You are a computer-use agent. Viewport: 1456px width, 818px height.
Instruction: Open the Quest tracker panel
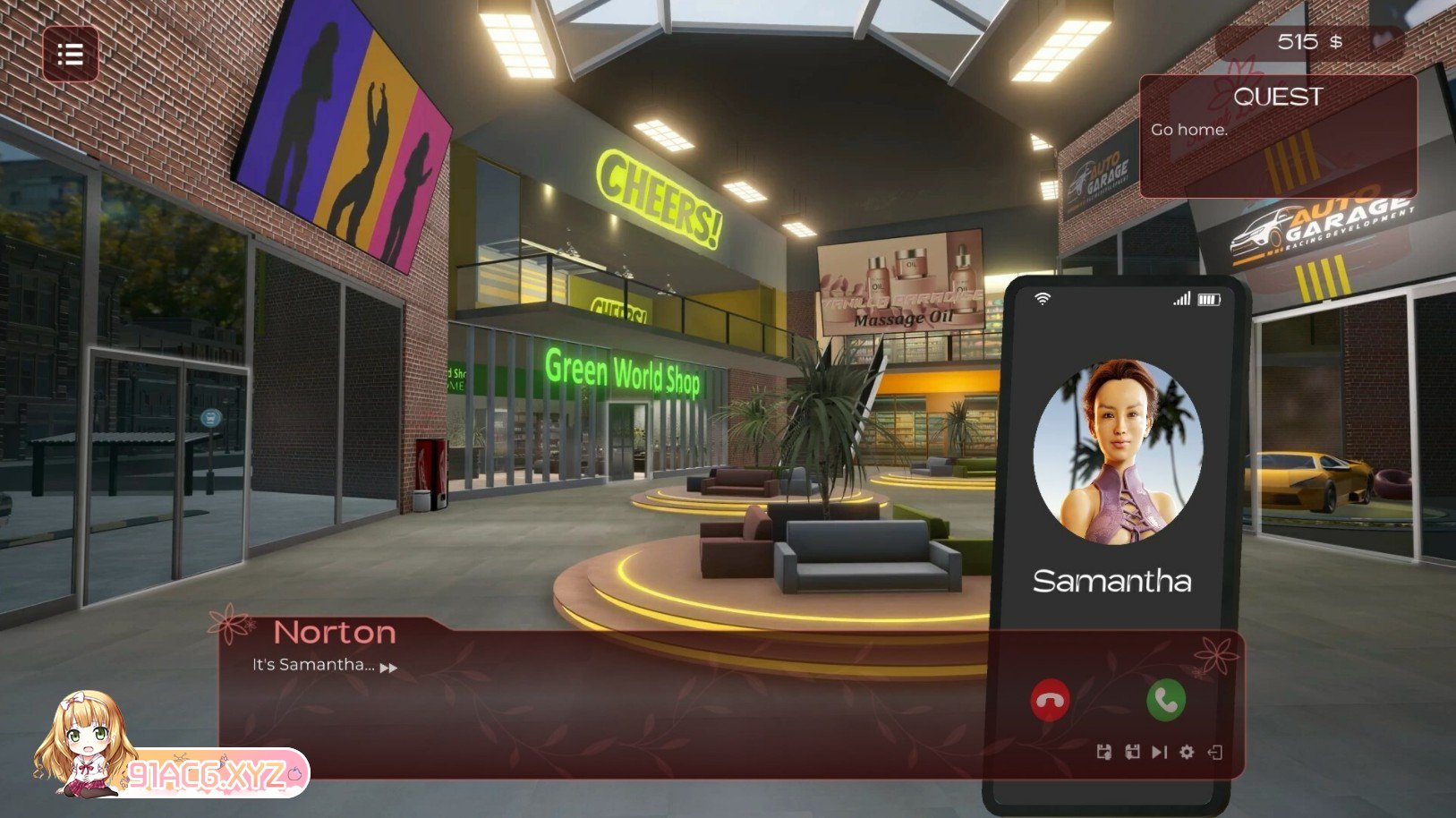[x=1277, y=136]
